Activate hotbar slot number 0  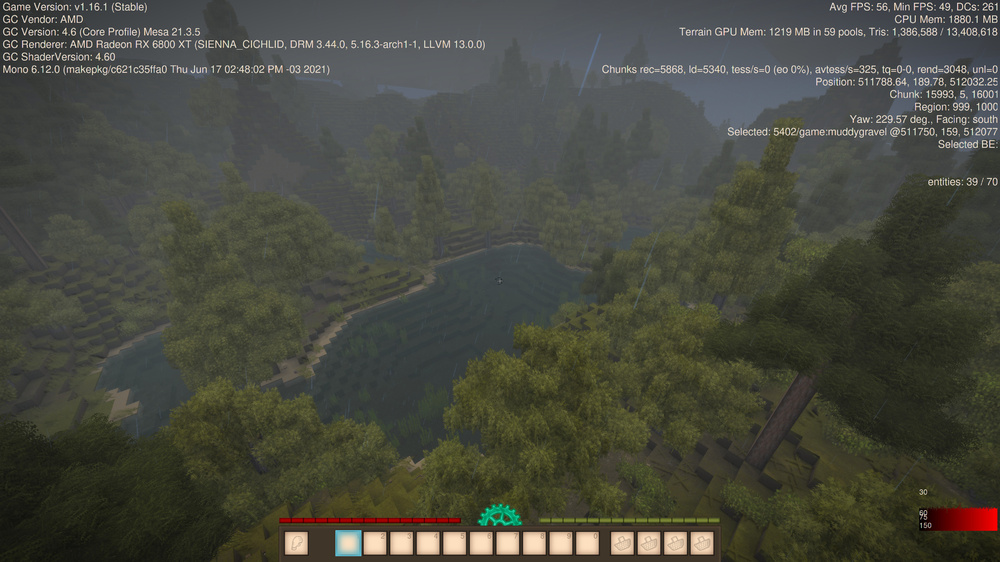(589, 543)
